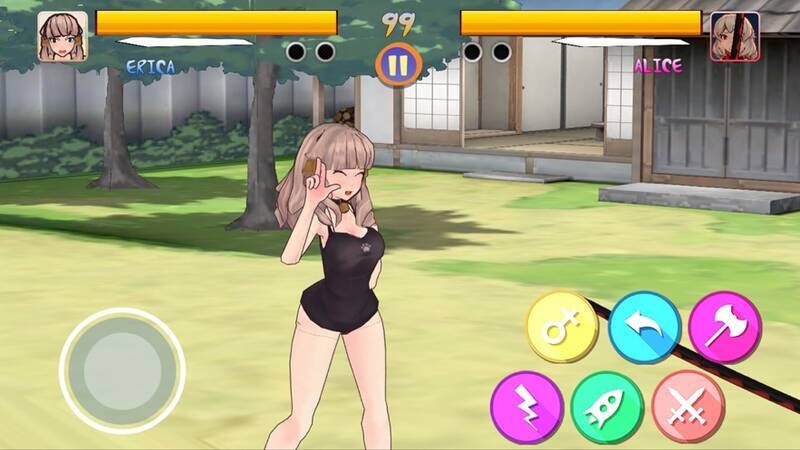Image resolution: width=800 pixels, height=450 pixels.
Task: Activate the blue curved arrow button
Action: (644, 326)
